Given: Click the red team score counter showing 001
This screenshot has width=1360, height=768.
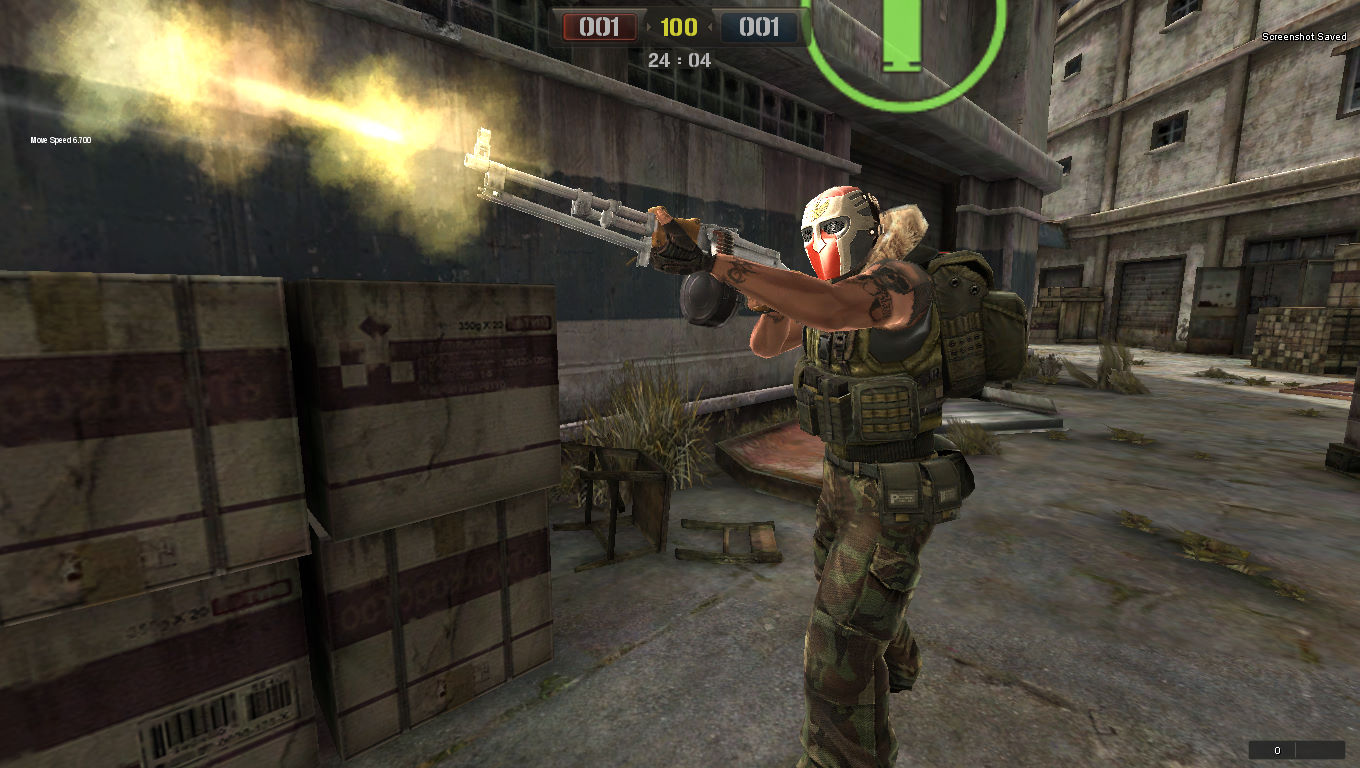Looking at the screenshot, I should pos(600,28).
